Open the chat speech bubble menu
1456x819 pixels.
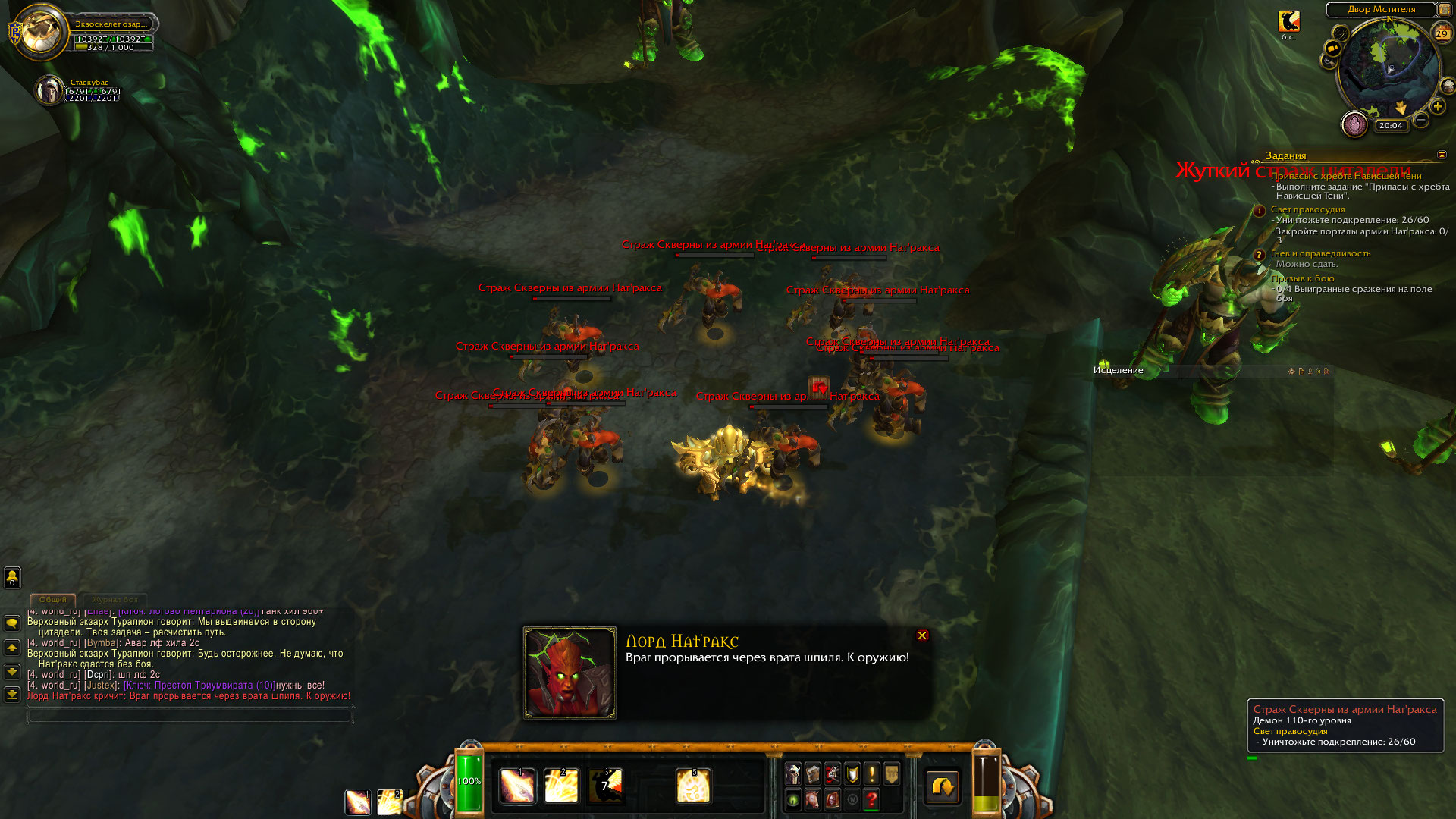coord(12,623)
